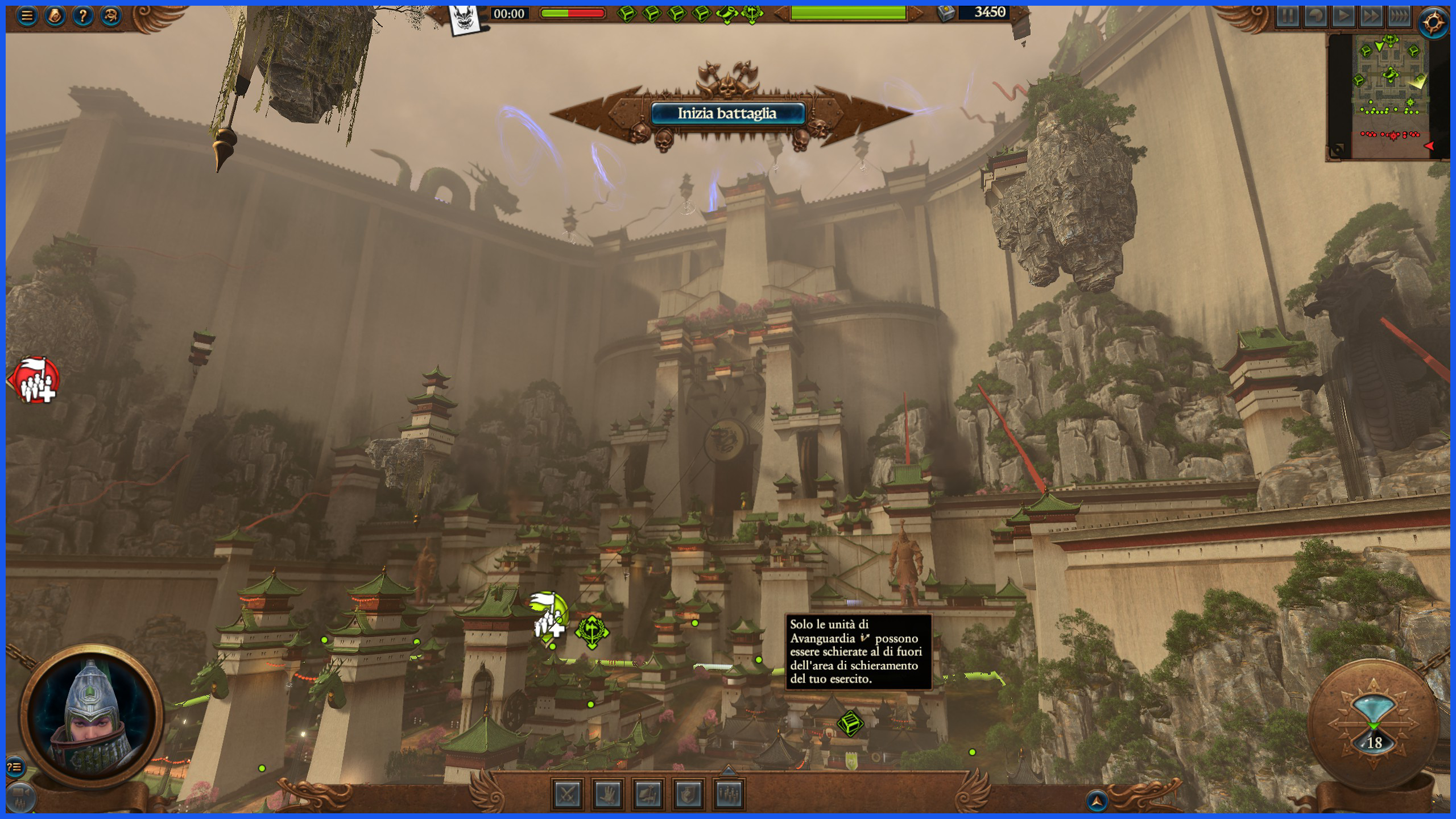1456x819 pixels.
Task: Start the battle with Inizia battaglia
Action: click(x=727, y=113)
